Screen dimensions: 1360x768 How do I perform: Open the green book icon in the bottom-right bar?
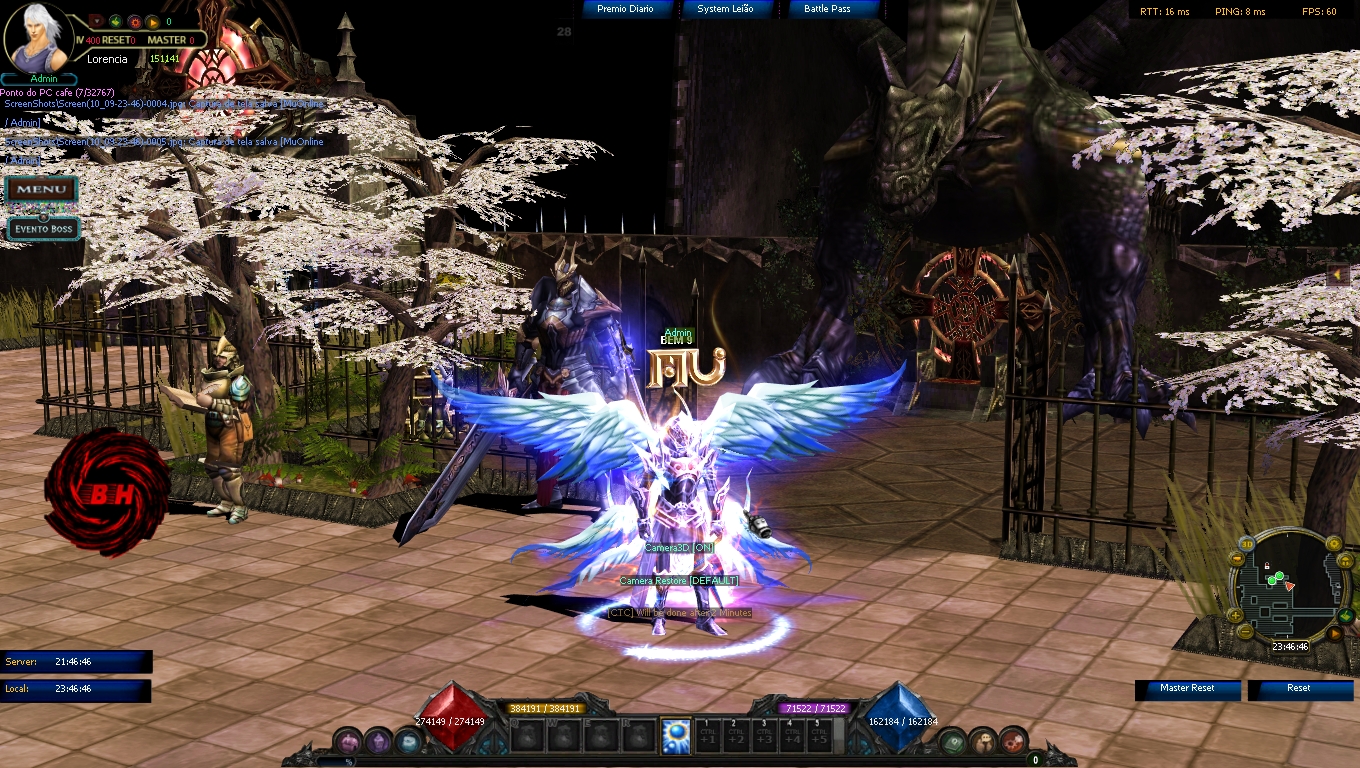coord(953,742)
